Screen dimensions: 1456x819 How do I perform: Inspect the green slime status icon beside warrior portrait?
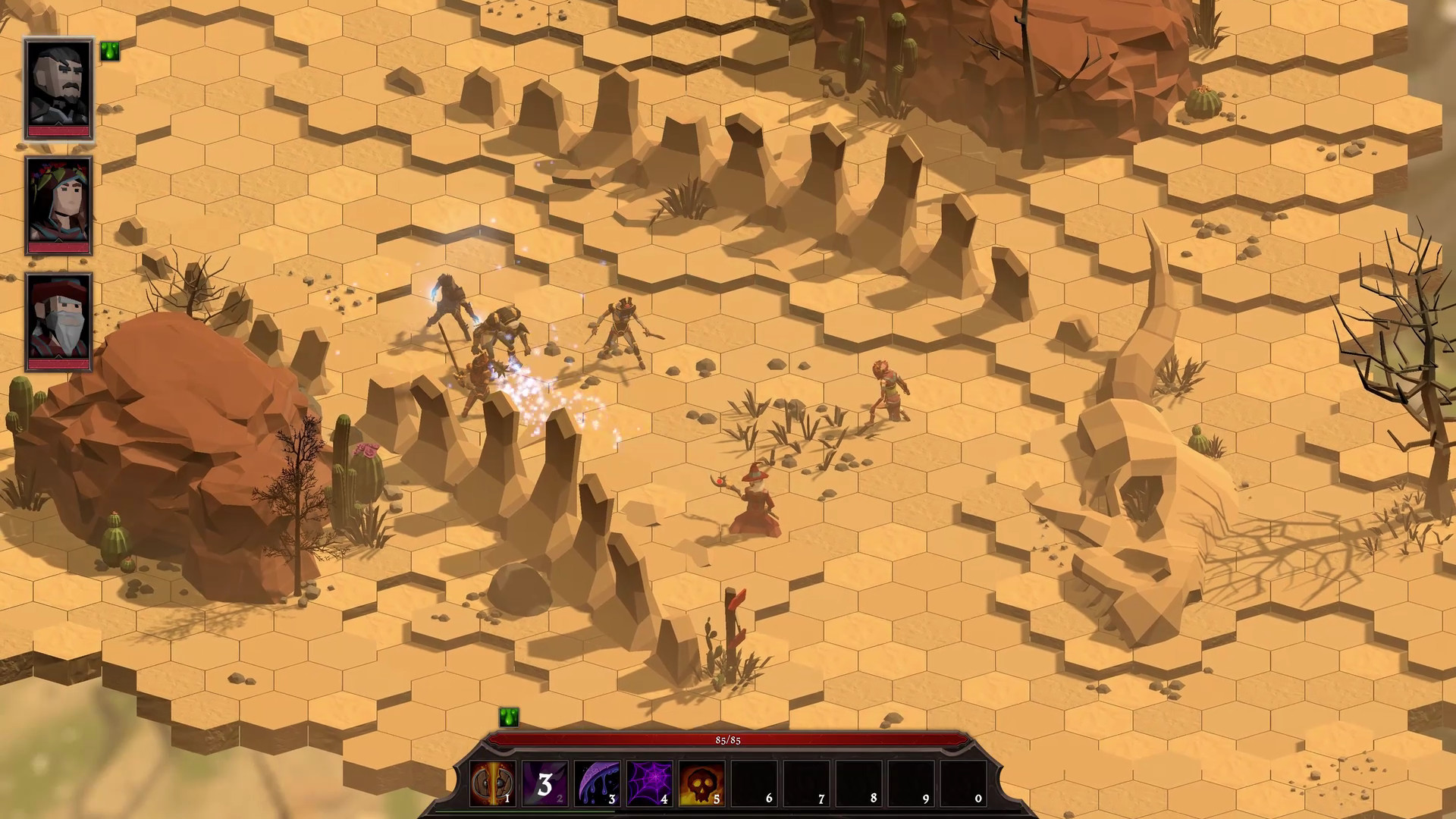click(x=110, y=51)
